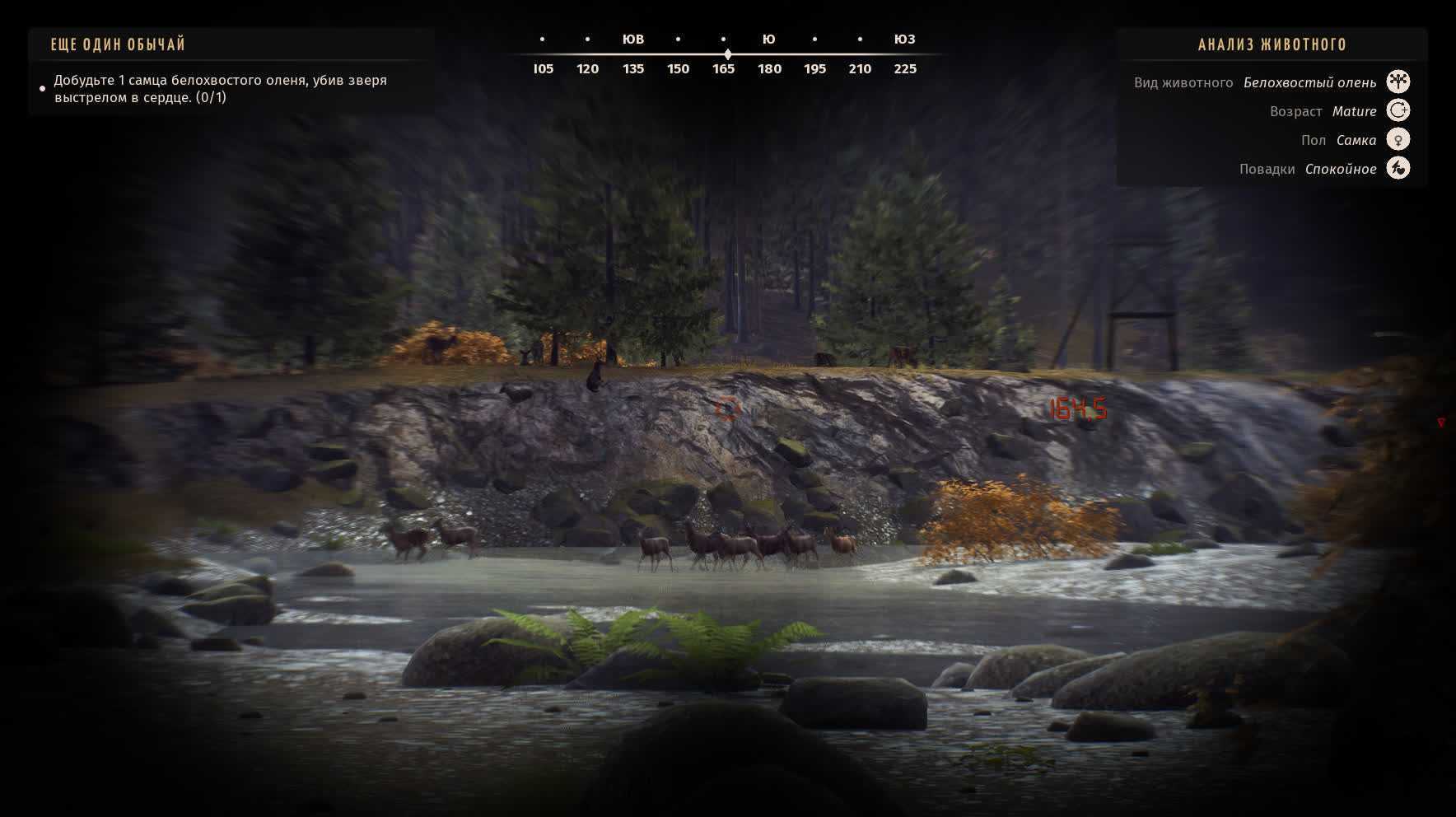Screen dimensions: 1456x817
Task: Open the 'Анализ животного' panel header
Action: tap(1272, 44)
